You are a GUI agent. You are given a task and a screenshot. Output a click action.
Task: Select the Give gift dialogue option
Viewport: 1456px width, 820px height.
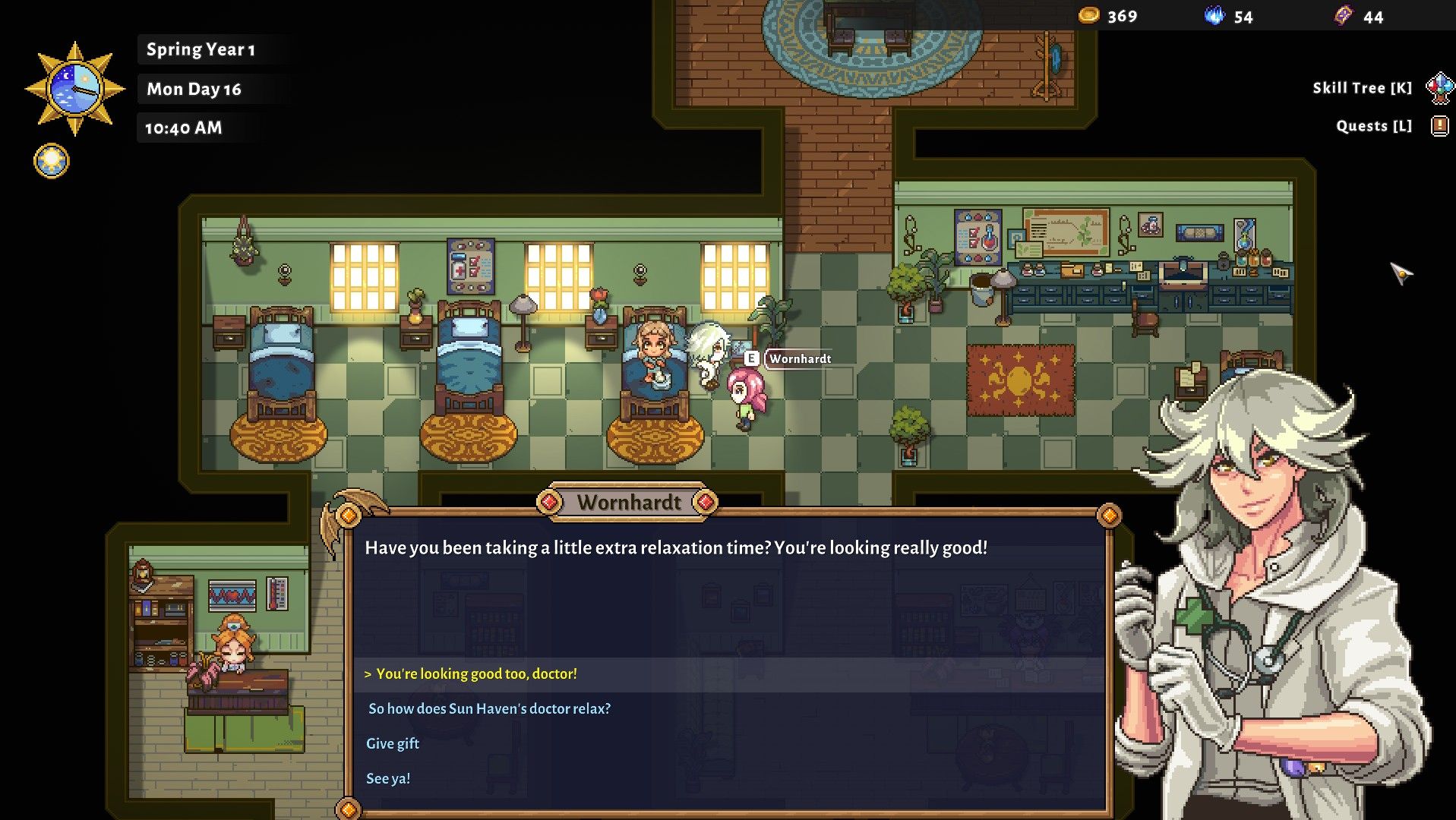393,744
